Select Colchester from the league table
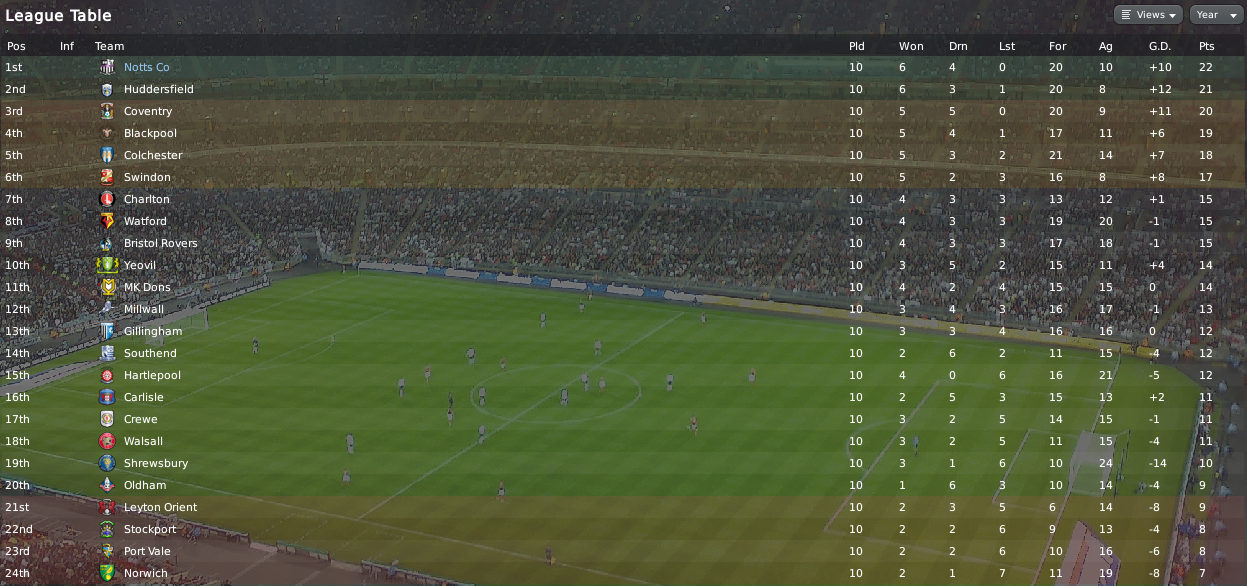This screenshot has width=1247, height=586. [x=153, y=155]
